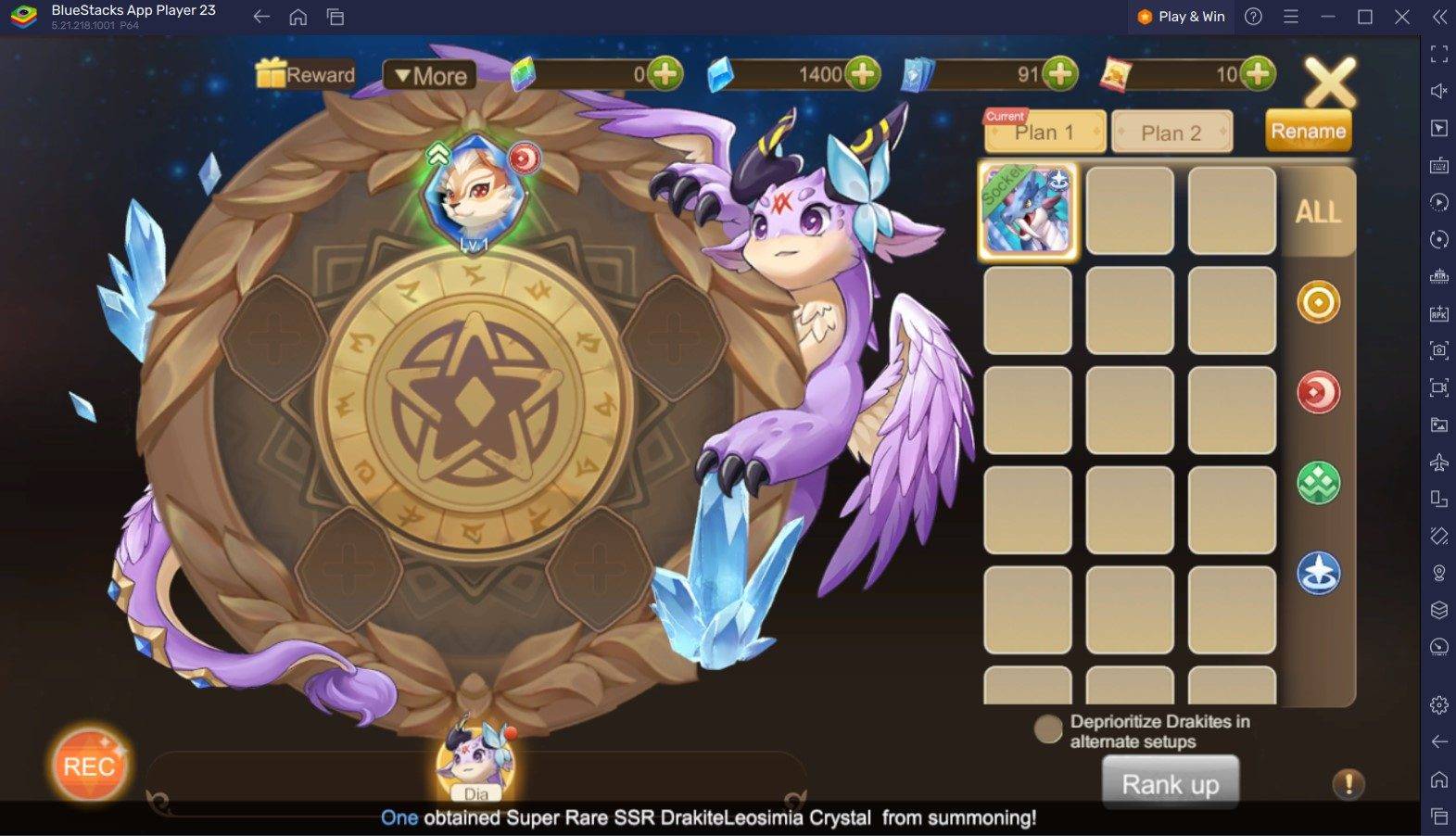Select the ALL filter tab
Screen dimensions: 1456x836
click(1319, 211)
